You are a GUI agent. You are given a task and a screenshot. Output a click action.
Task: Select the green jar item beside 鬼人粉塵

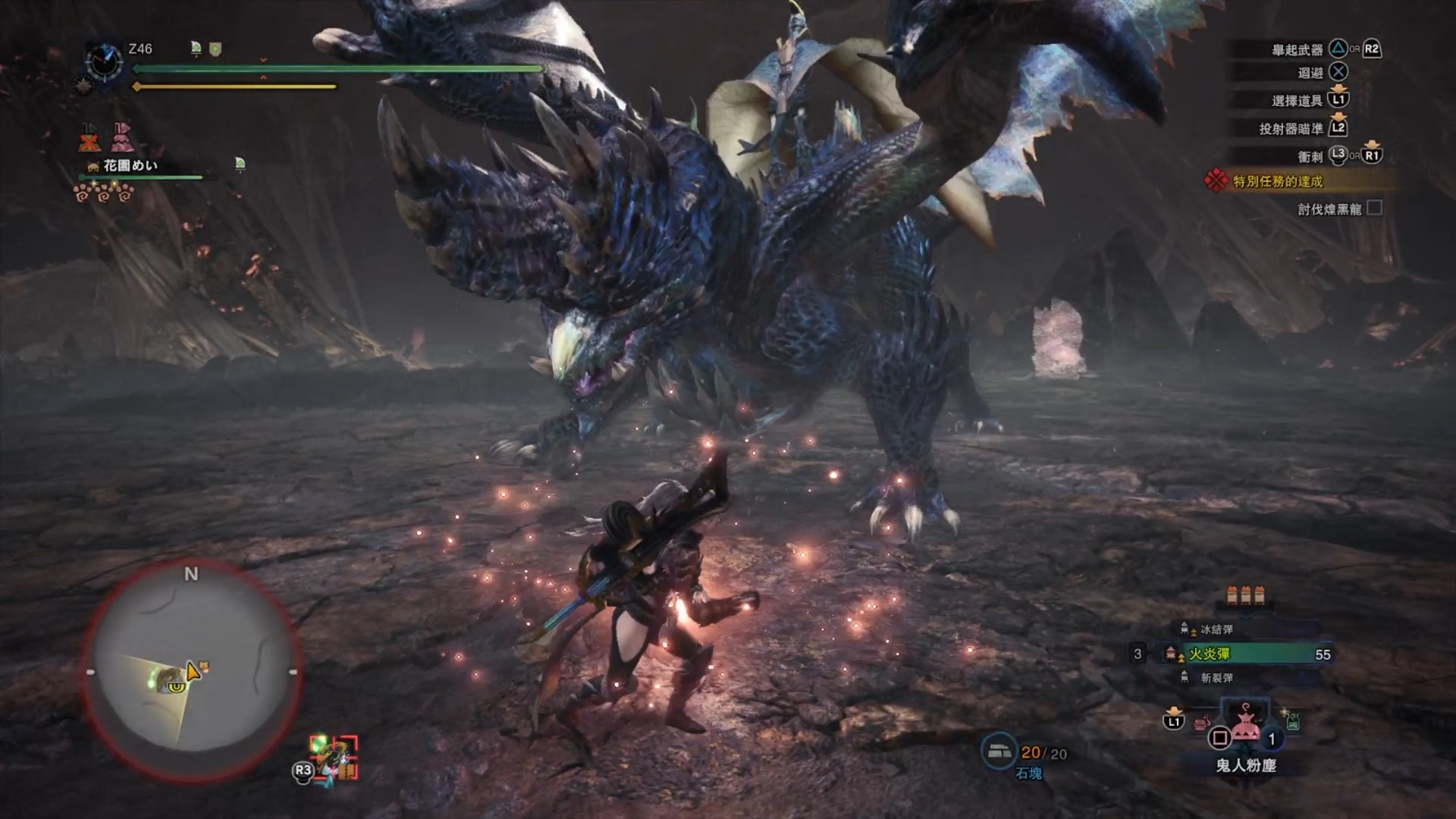[1291, 720]
